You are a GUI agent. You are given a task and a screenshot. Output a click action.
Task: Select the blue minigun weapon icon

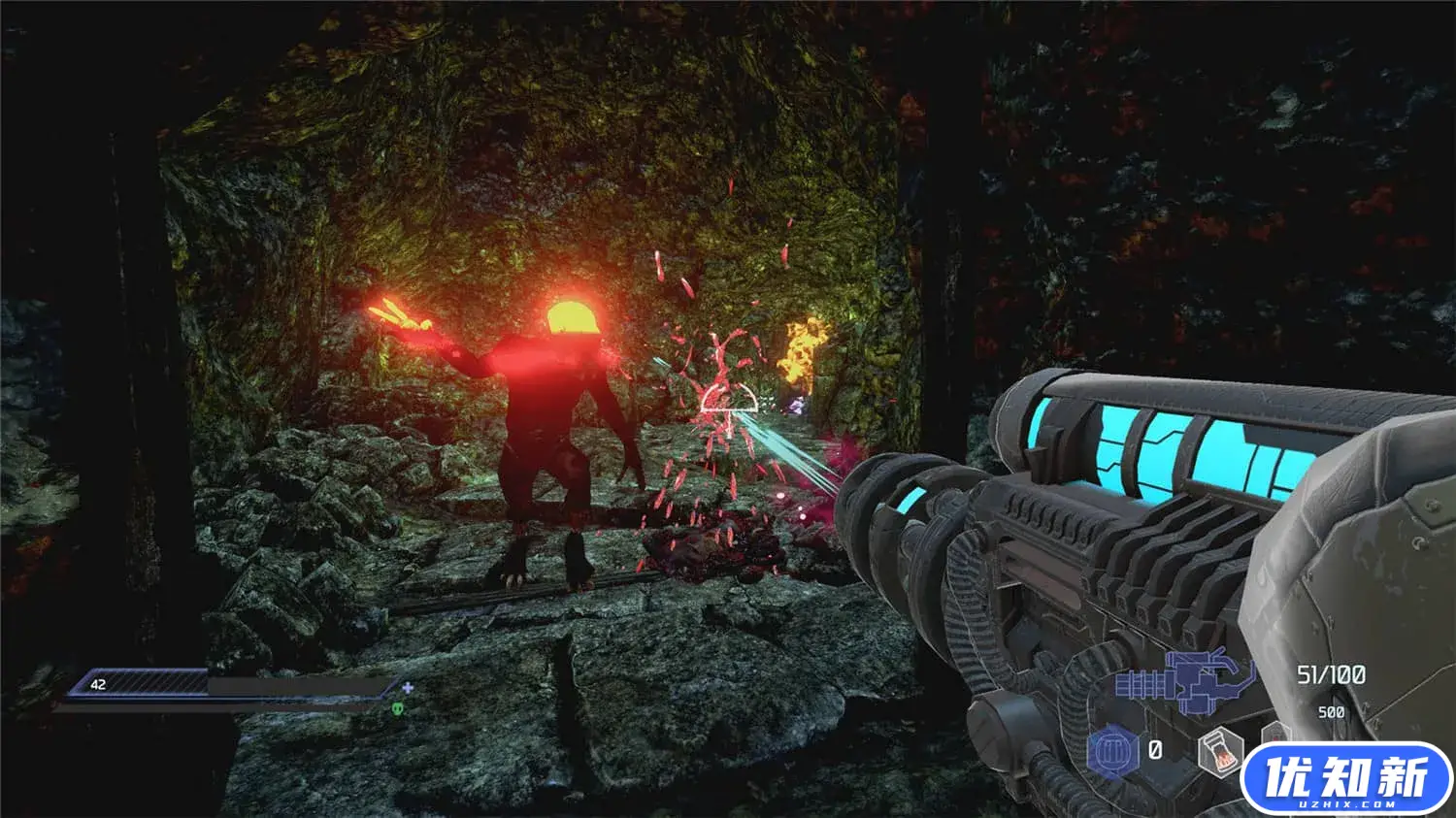1182,682
